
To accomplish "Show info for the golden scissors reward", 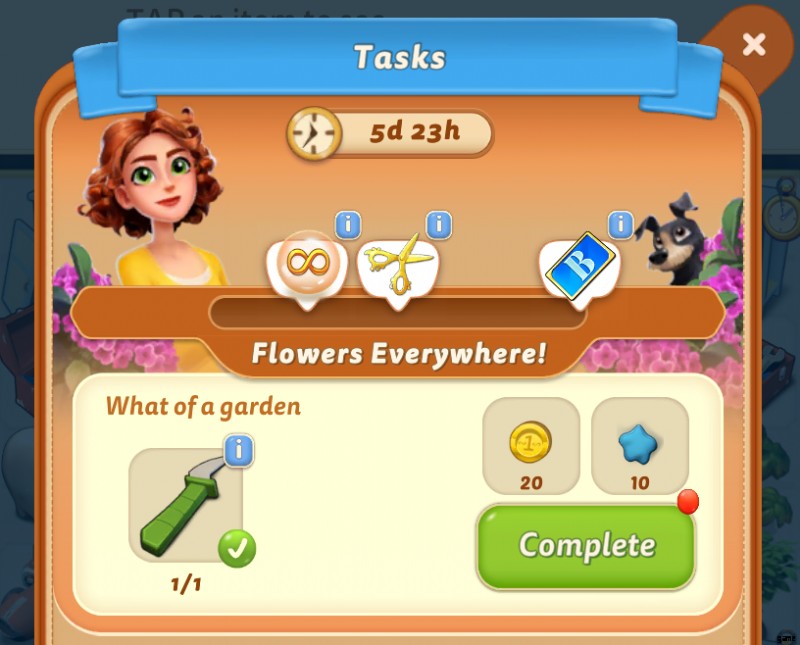I will pyautogui.click(x=438, y=225).
